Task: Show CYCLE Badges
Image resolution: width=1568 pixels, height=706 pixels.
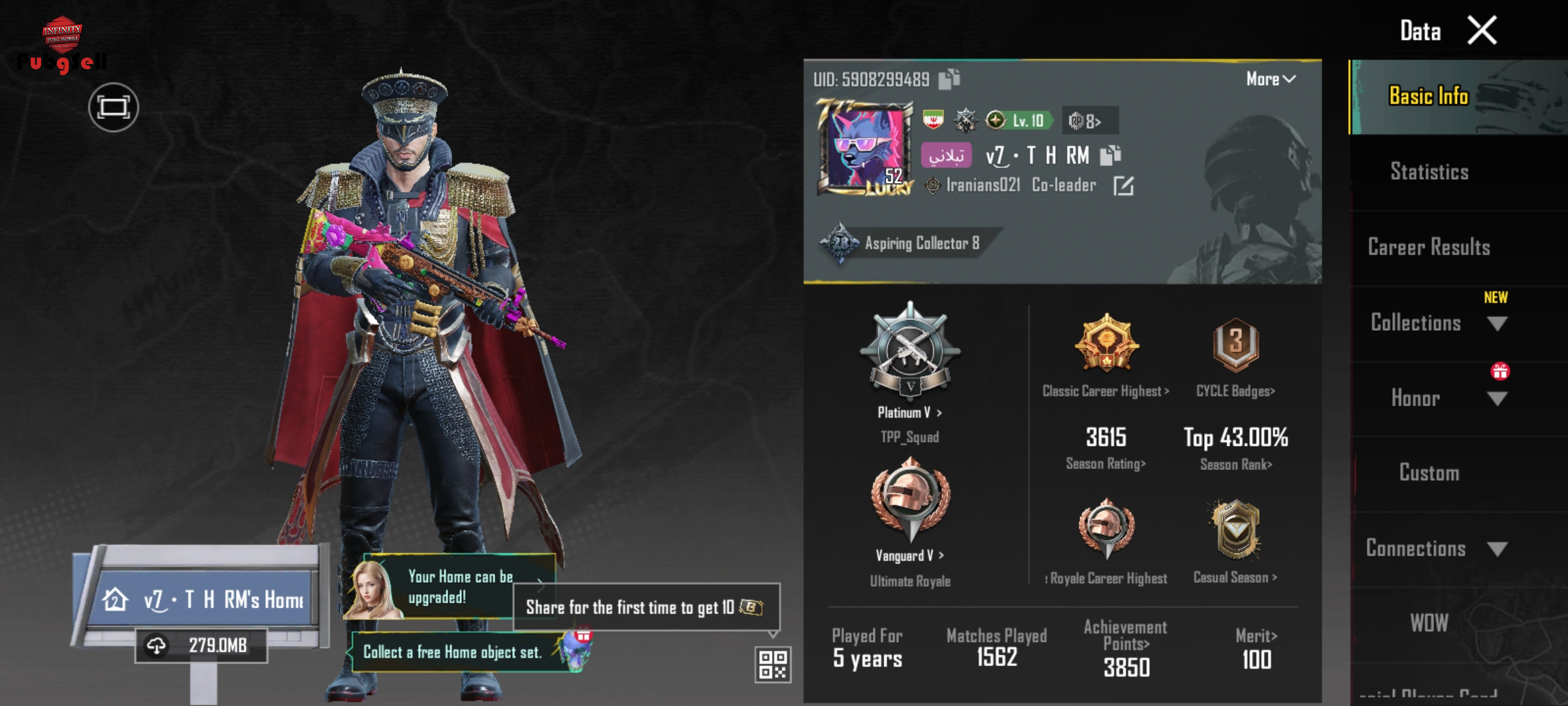Action: click(1235, 391)
